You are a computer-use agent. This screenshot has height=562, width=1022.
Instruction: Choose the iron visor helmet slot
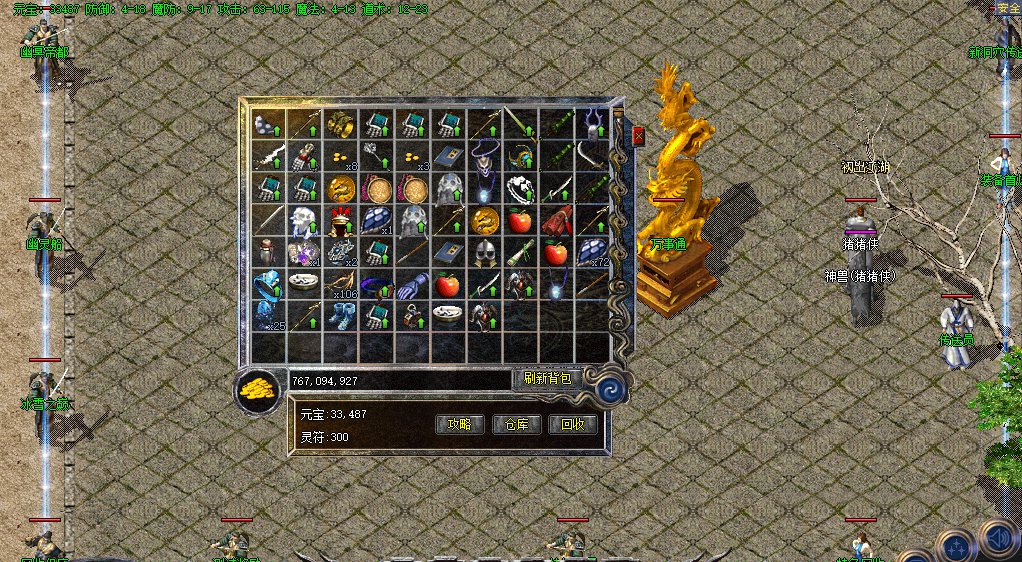tap(485, 252)
